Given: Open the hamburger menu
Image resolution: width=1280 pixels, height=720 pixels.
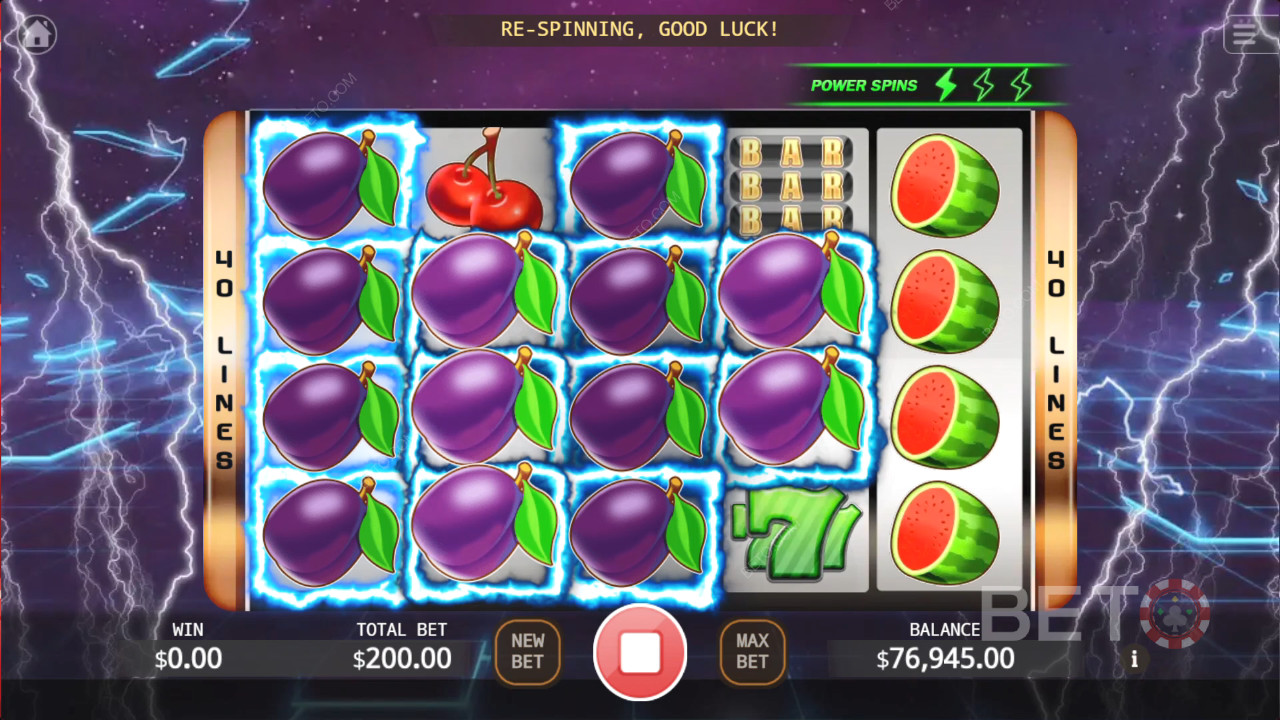Looking at the screenshot, I should 1245,34.
